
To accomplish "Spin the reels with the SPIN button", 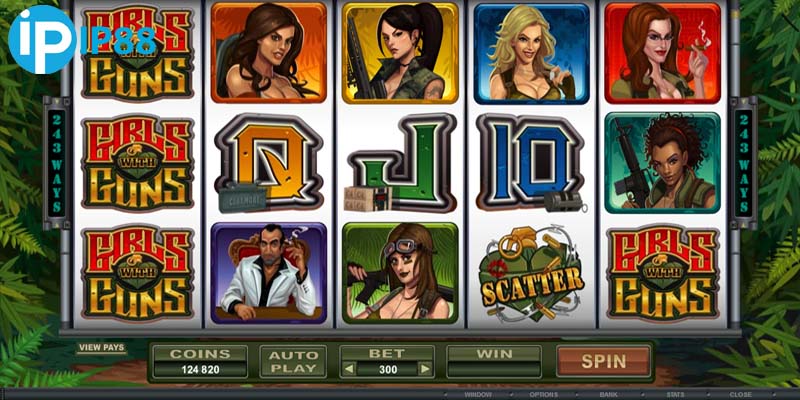I will [603, 361].
